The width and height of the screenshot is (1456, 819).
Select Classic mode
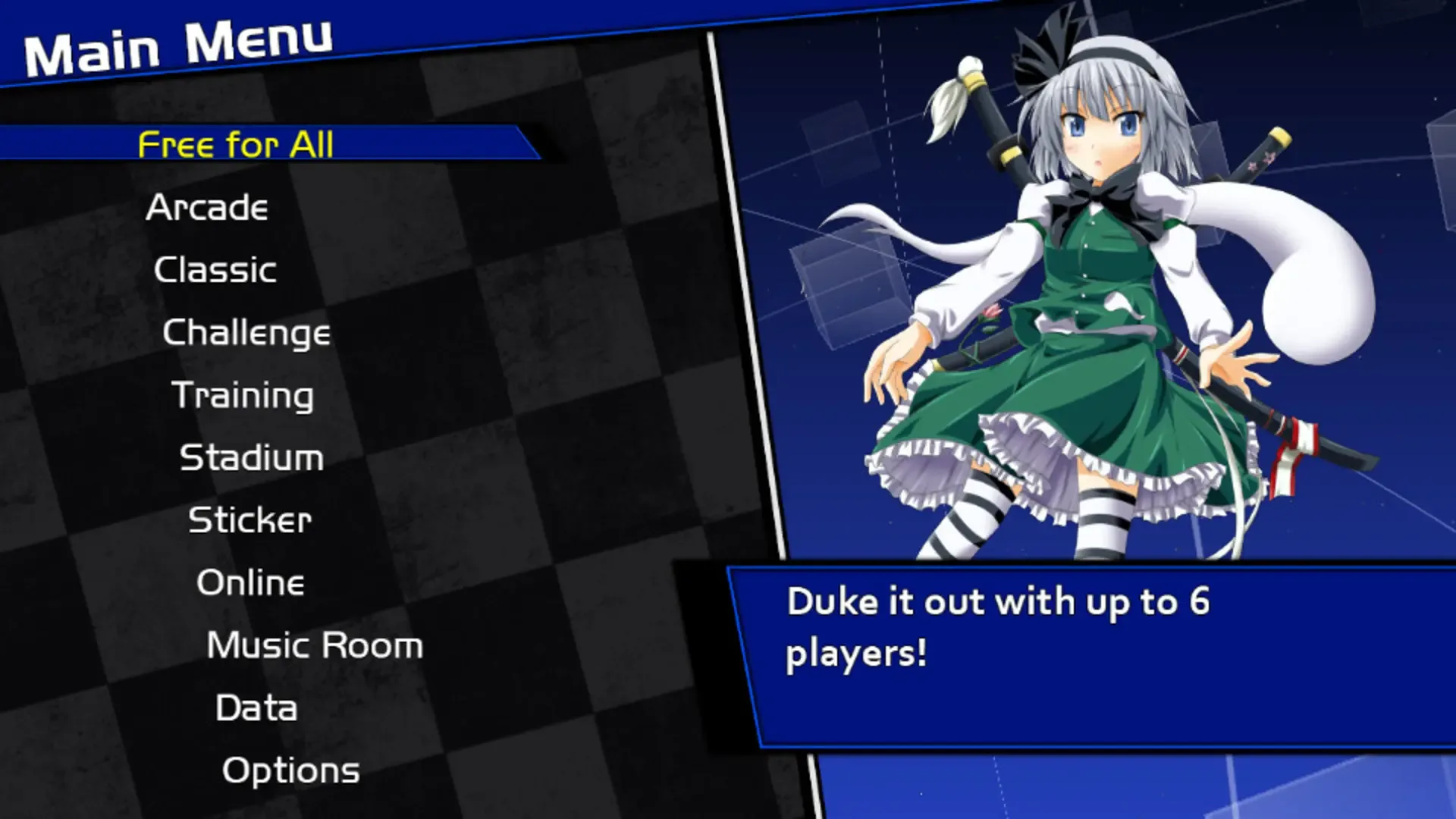click(214, 270)
